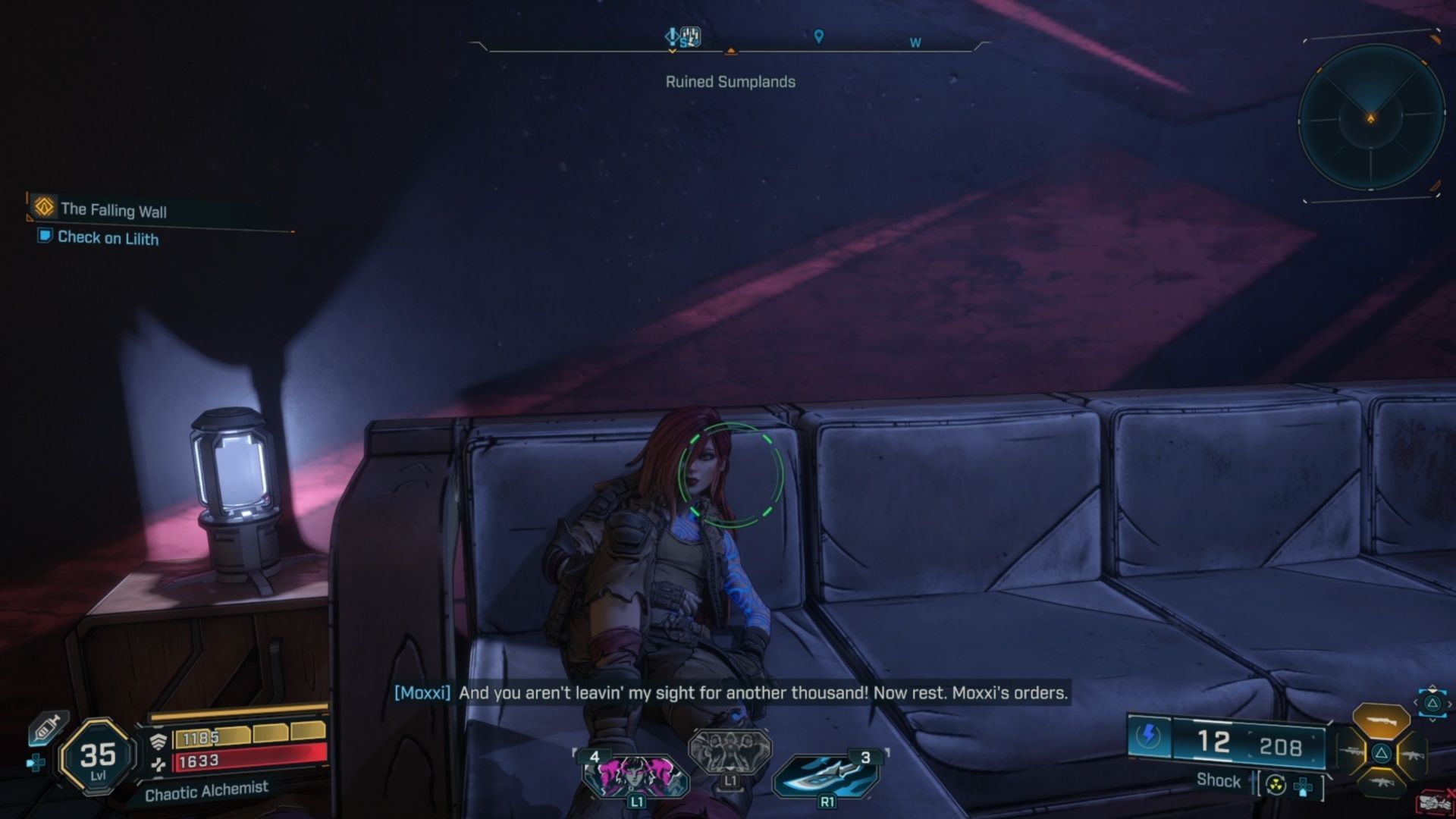The width and height of the screenshot is (1456, 819).
Task: Activate the pink-haired siren action skill
Action: click(x=635, y=775)
